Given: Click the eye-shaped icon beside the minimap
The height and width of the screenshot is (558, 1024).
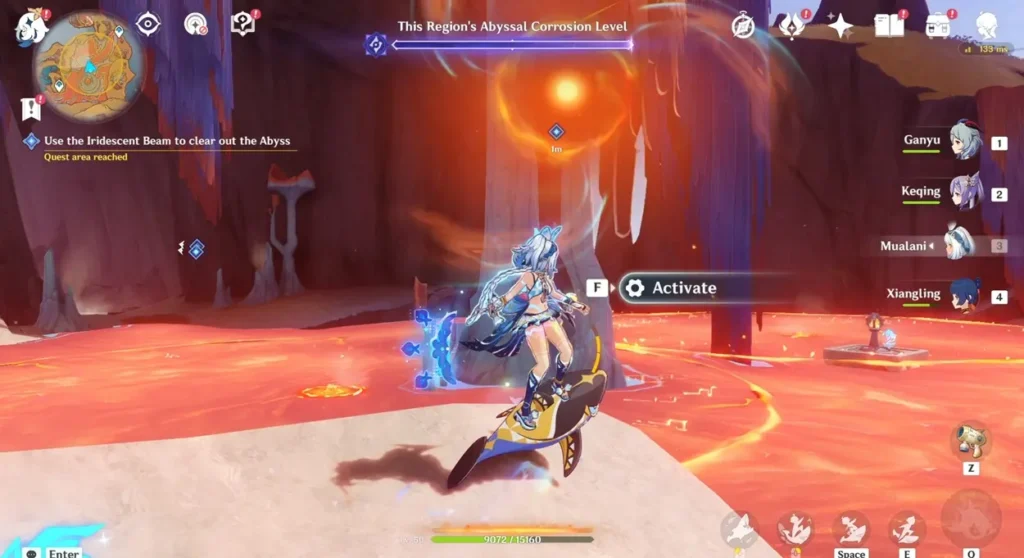Looking at the screenshot, I should [x=148, y=24].
